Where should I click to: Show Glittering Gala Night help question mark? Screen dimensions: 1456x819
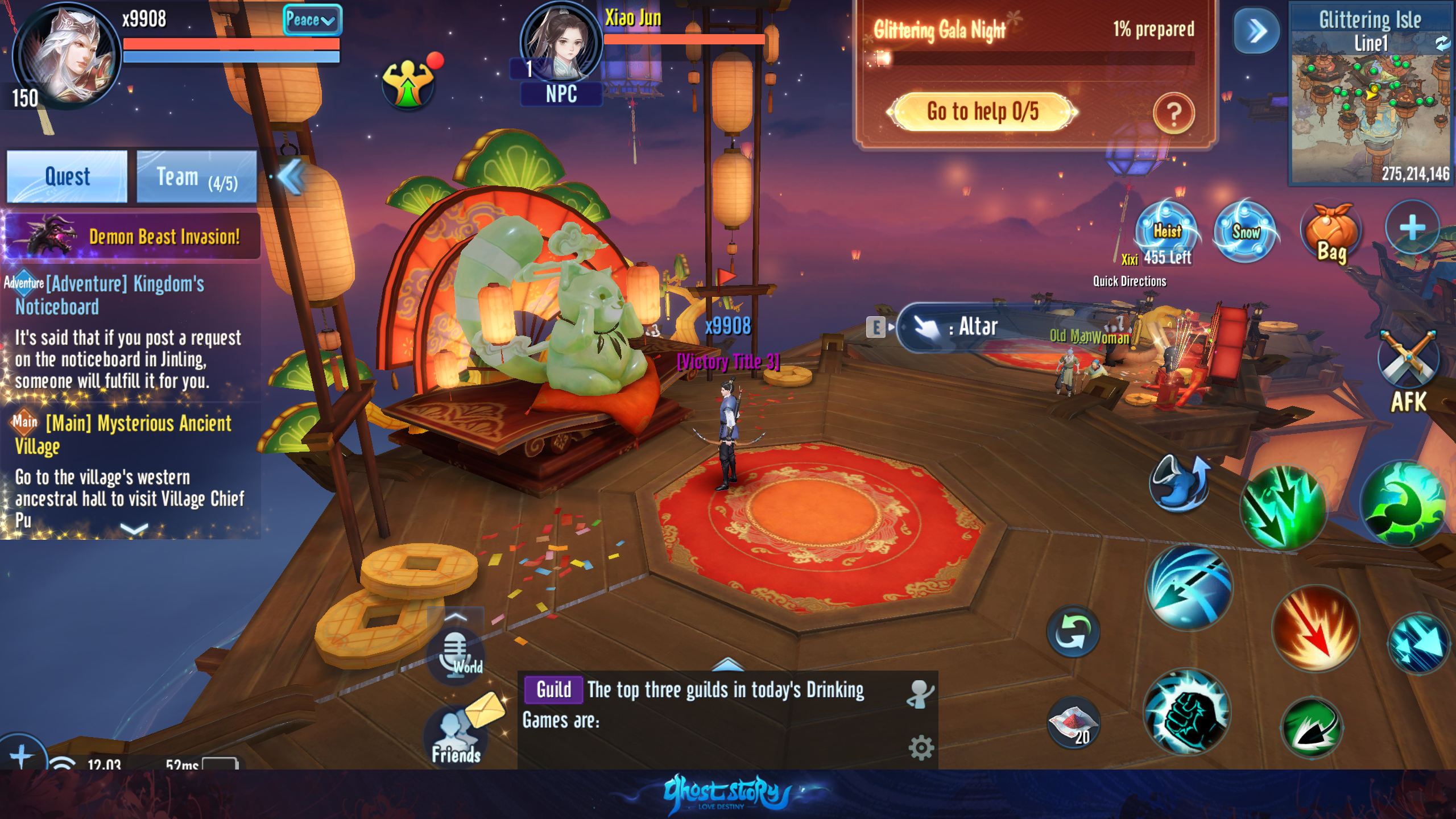(x=1173, y=114)
